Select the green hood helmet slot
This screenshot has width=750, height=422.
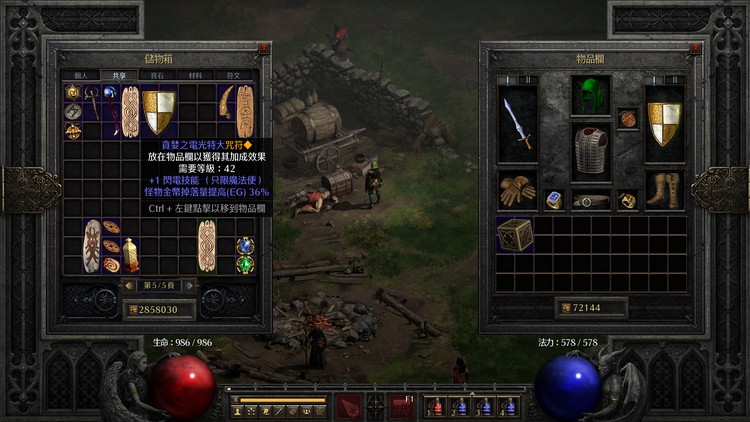coord(590,96)
